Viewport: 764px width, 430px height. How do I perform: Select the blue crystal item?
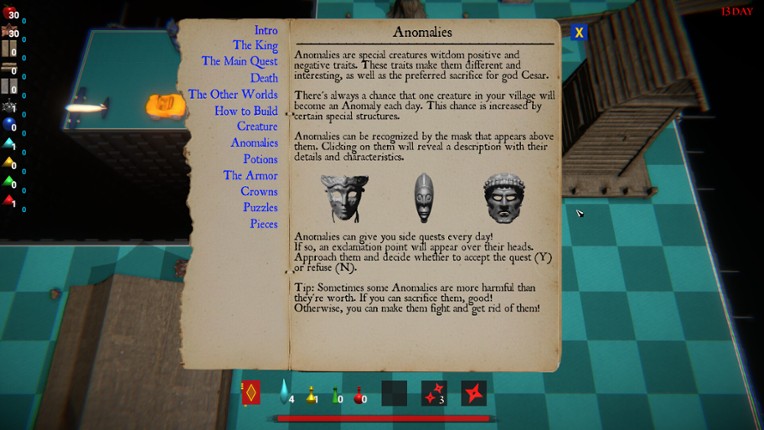click(284, 393)
